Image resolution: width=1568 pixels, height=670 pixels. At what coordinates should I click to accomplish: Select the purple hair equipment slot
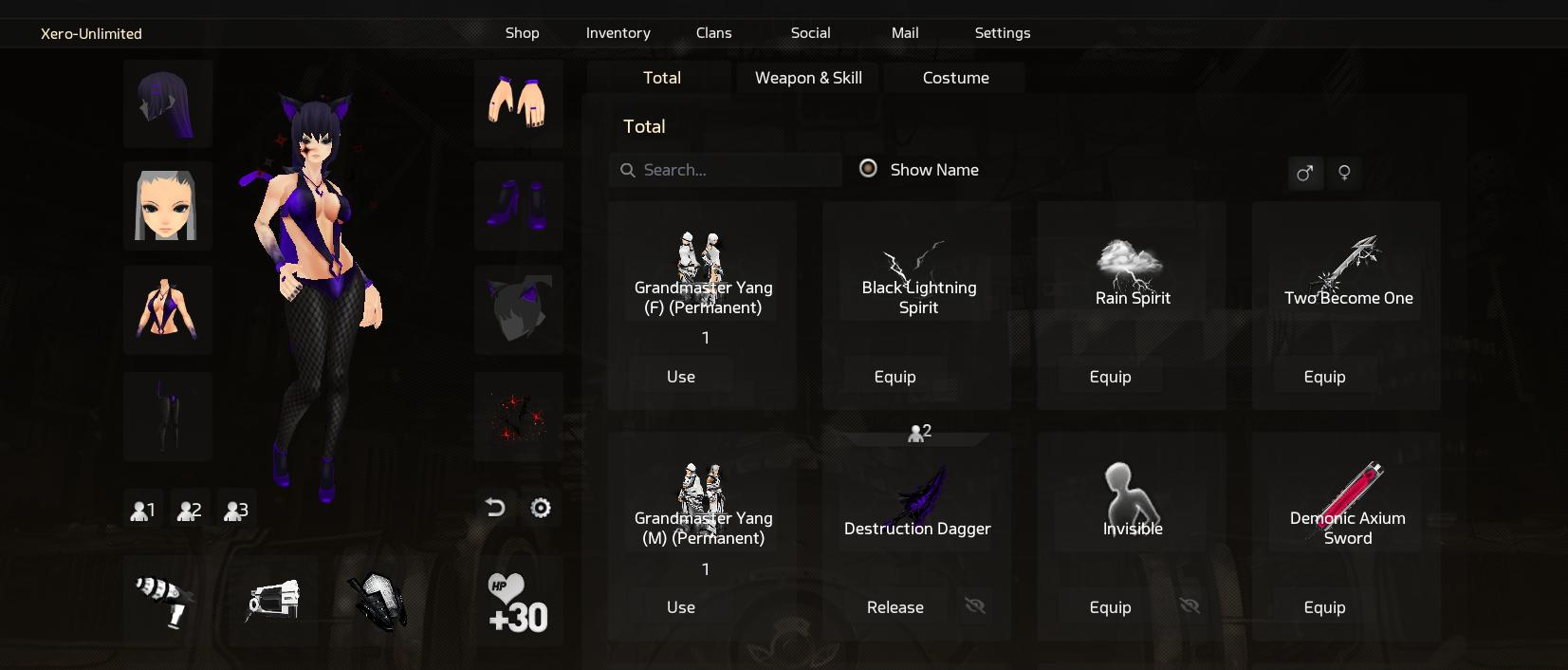[x=168, y=103]
